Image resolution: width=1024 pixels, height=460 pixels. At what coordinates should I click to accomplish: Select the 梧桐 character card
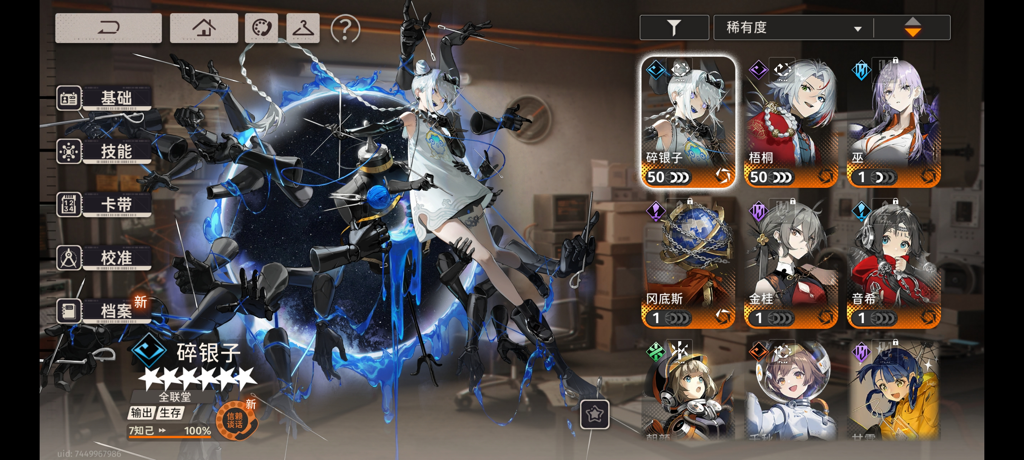(x=791, y=122)
